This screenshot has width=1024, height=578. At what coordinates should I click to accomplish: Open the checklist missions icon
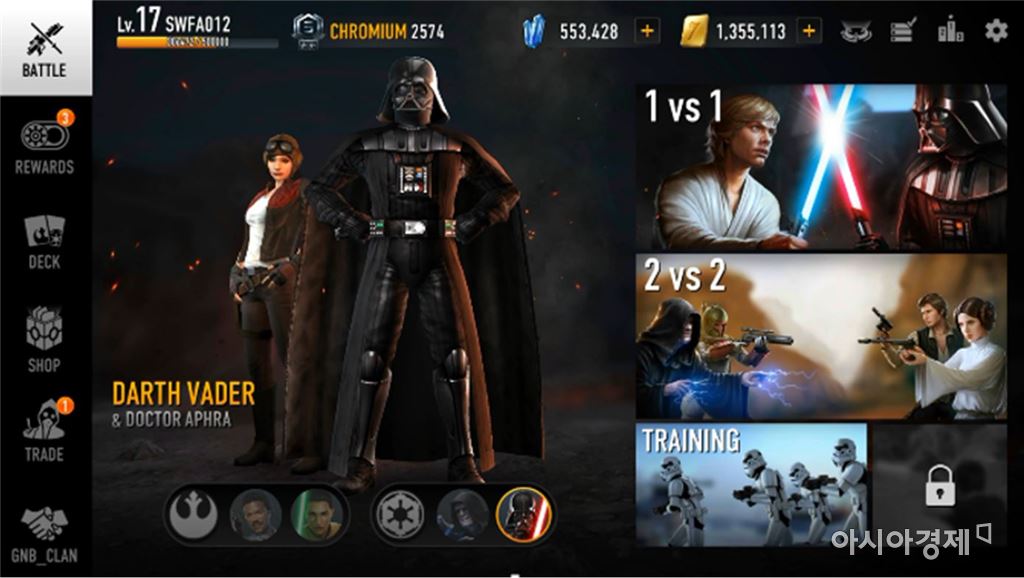pos(903,31)
